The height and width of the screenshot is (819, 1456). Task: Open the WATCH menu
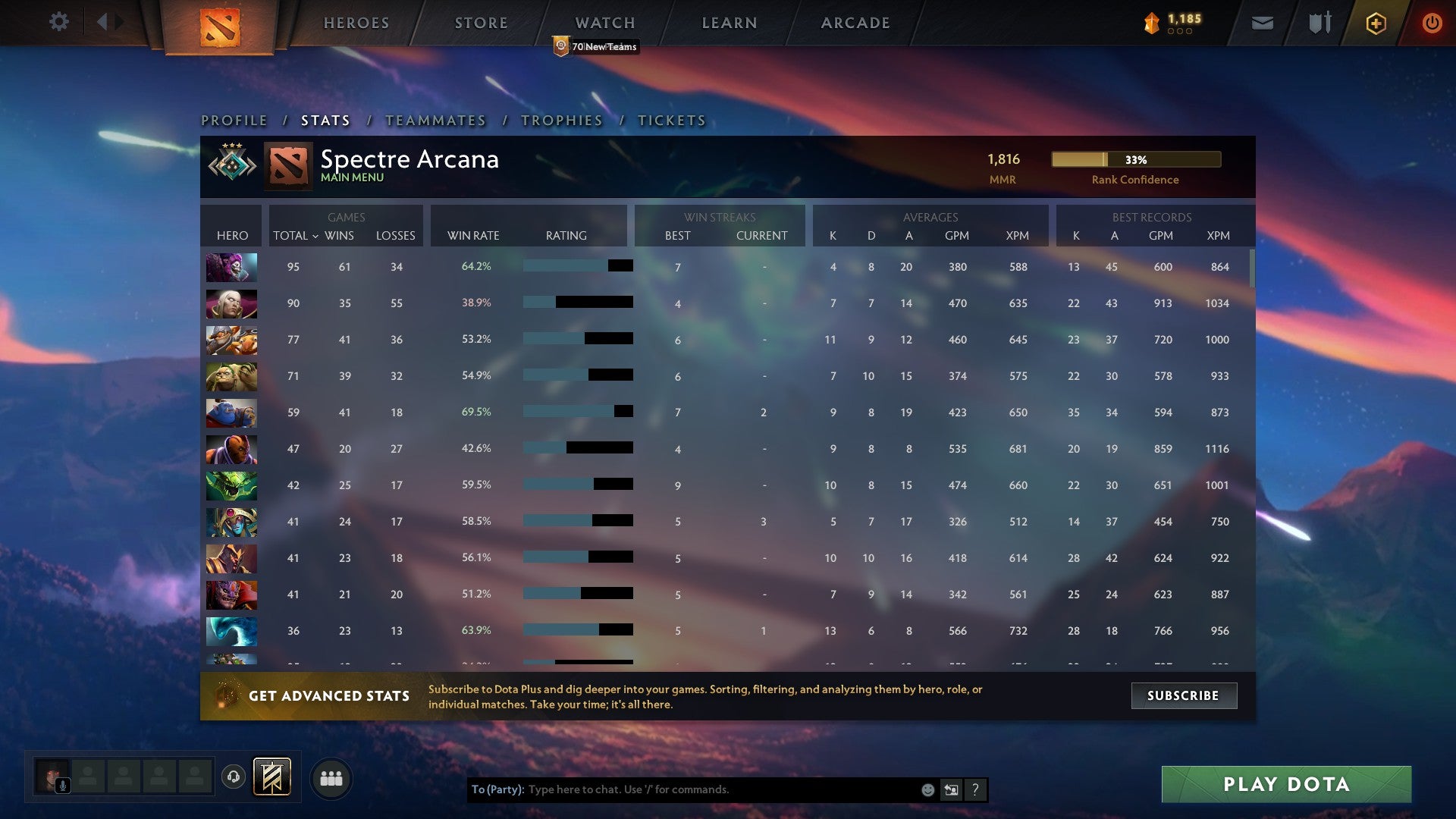[x=604, y=23]
